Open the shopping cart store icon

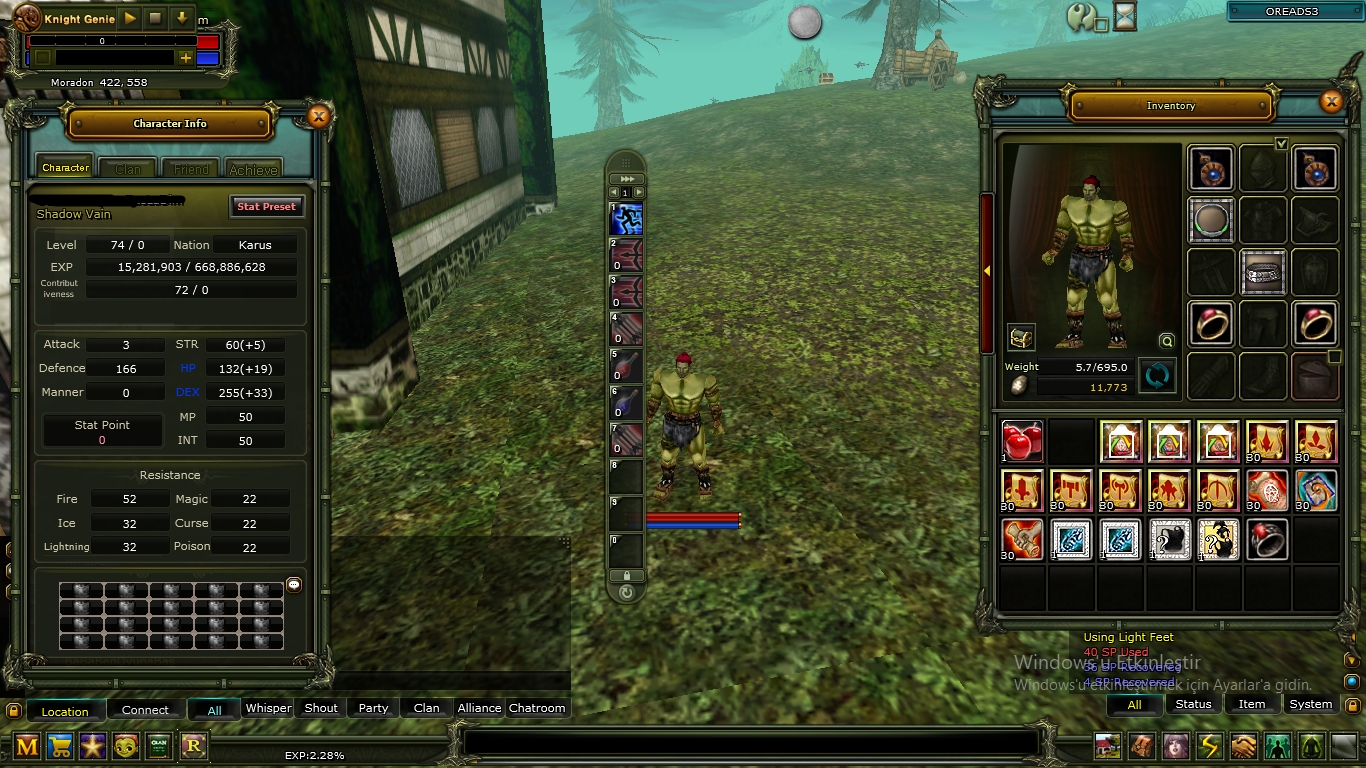[x=60, y=745]
